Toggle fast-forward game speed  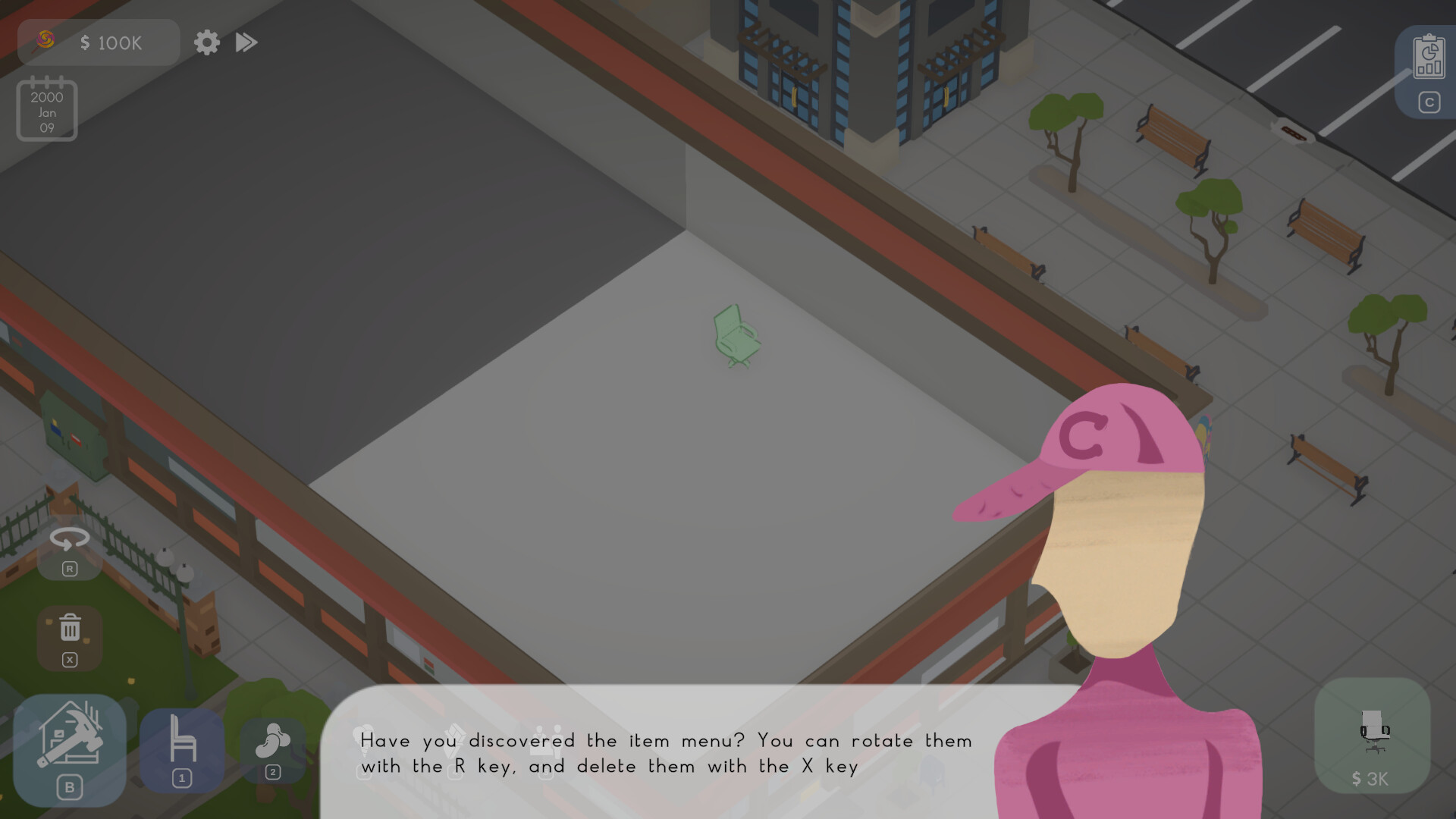pyautogui.click(x=246, y=42)
